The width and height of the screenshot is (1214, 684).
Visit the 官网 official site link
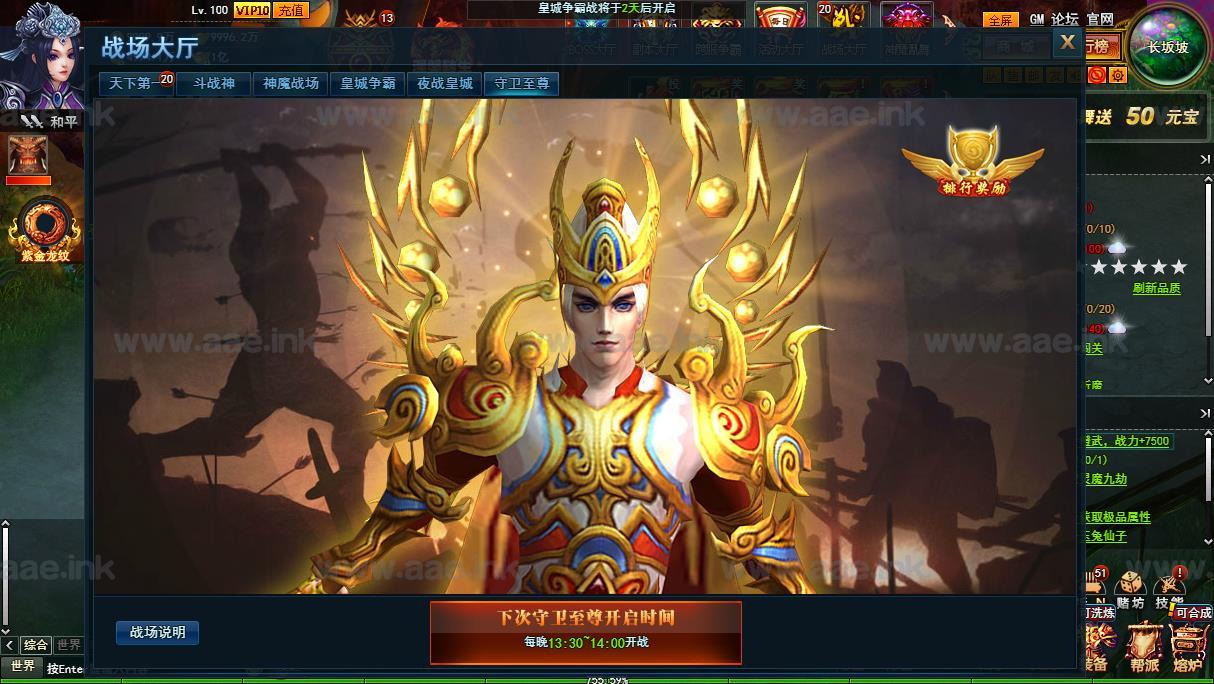[1100, 19]
